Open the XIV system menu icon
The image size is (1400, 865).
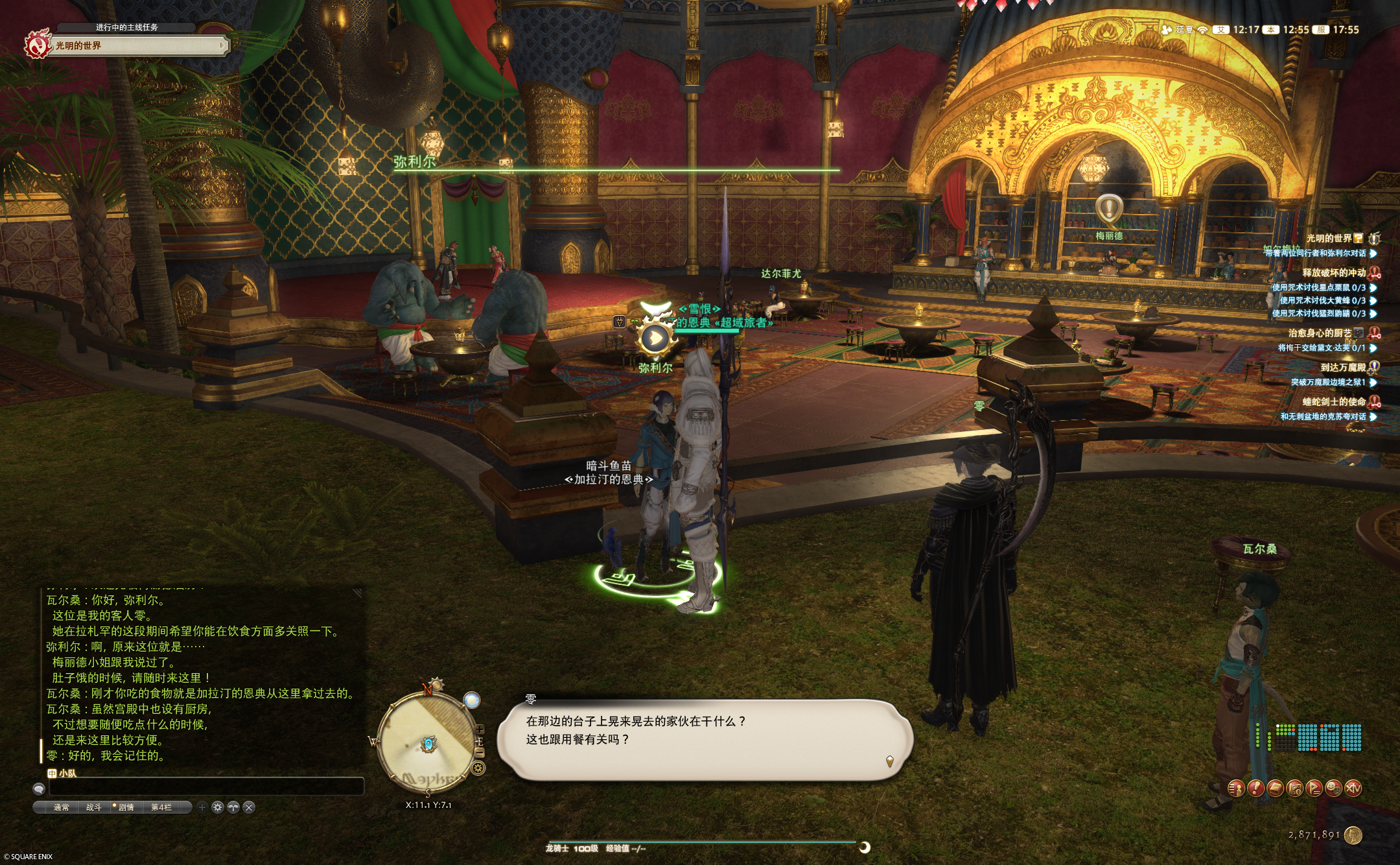pyautogui.click(x=1353, y=788)
